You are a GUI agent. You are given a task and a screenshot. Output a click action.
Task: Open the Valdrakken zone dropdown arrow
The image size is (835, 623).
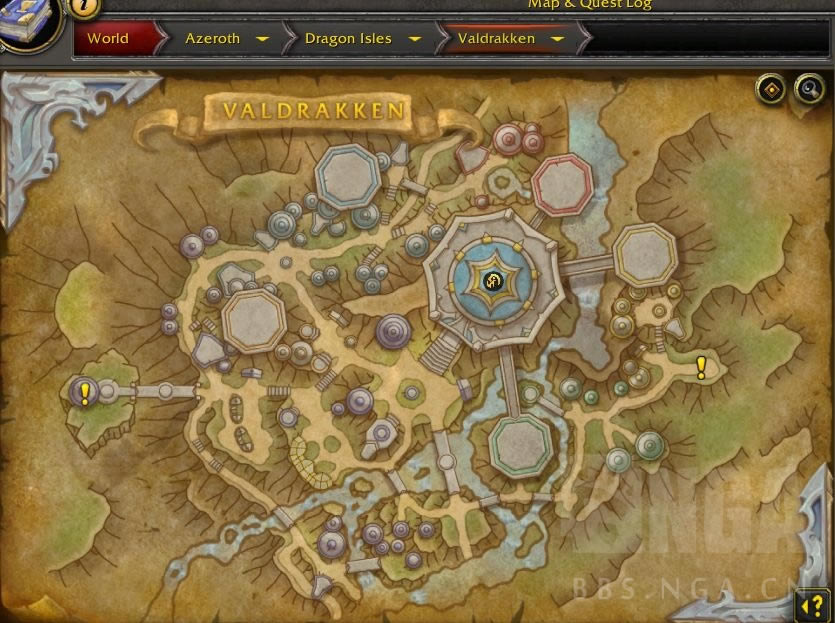tap(557, 40)
